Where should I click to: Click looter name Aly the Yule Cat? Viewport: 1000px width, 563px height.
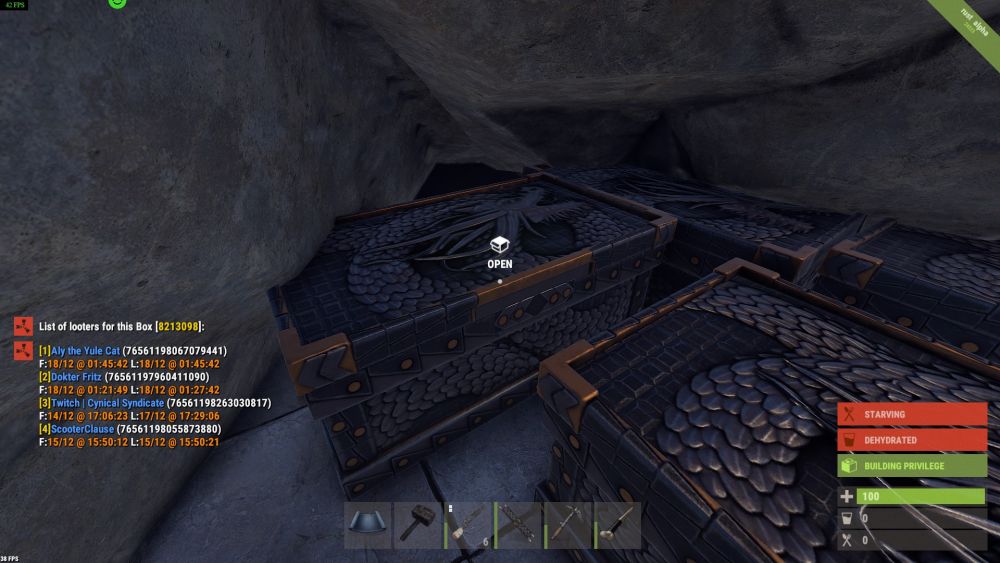(x=84, y=351)
